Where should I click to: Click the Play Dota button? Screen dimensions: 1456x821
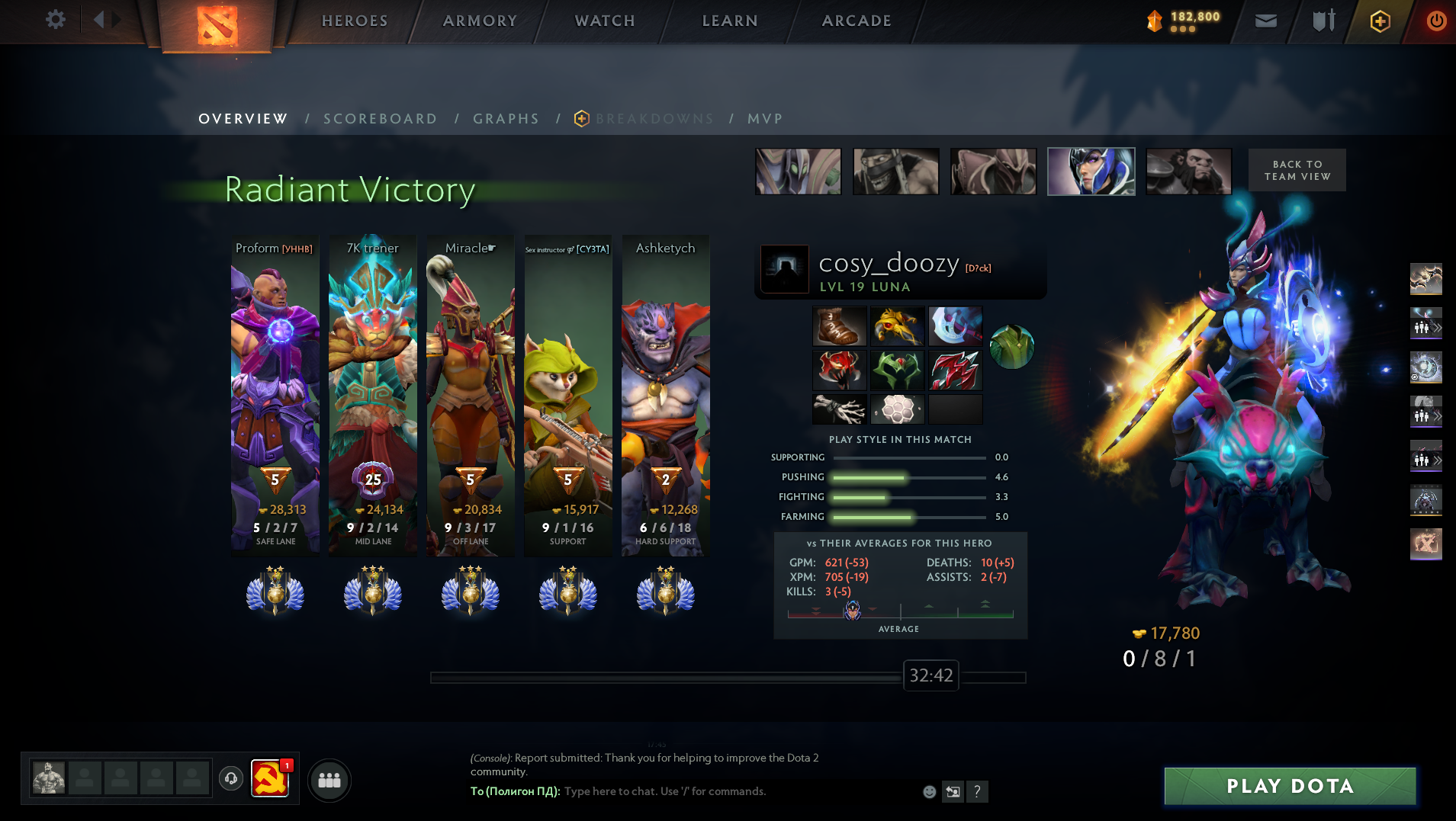click(1290, 786)
